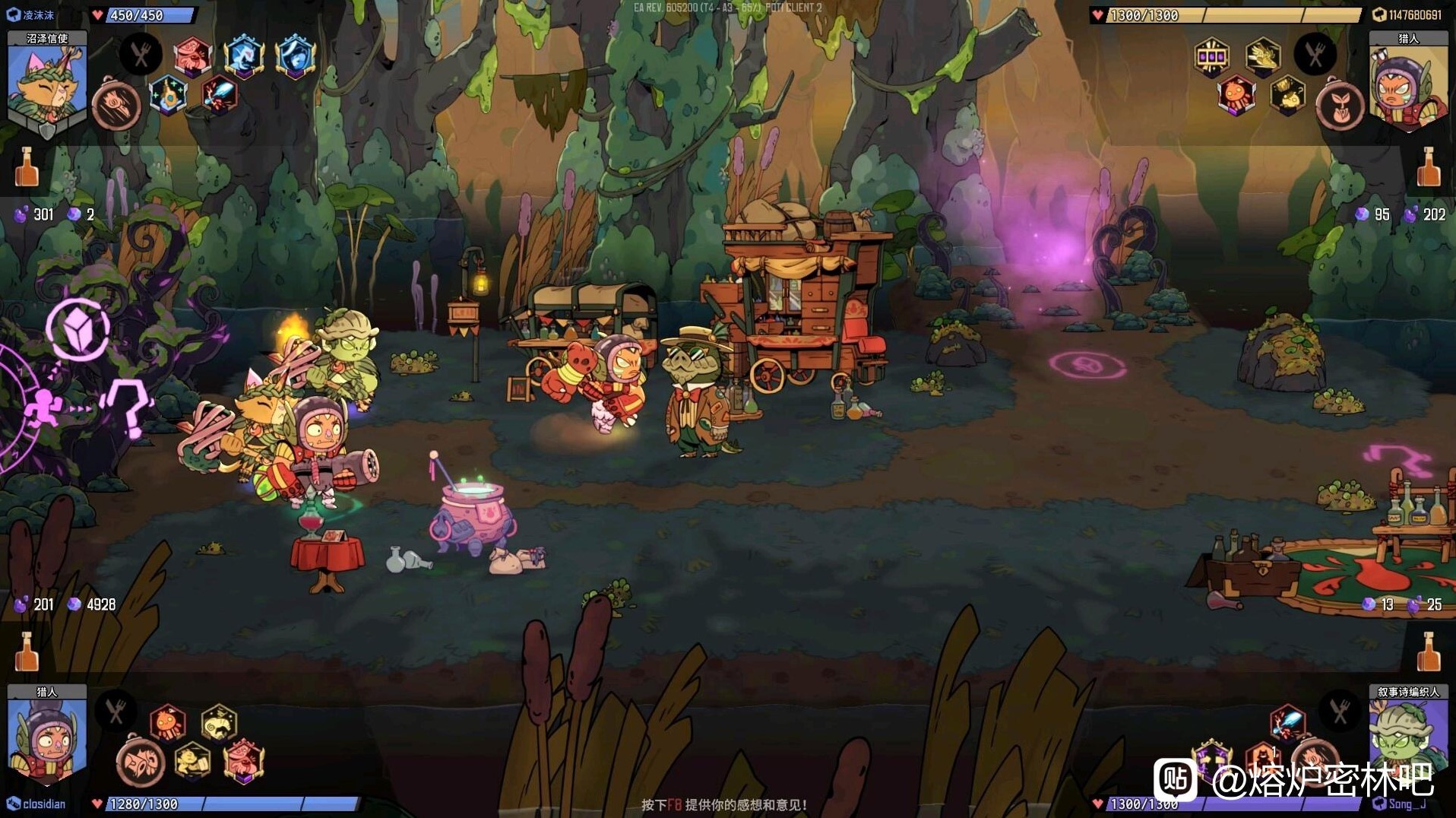Click the blue dragon ability icon
The width and height of the screenshot is (1456, 818).
[243, 55]
